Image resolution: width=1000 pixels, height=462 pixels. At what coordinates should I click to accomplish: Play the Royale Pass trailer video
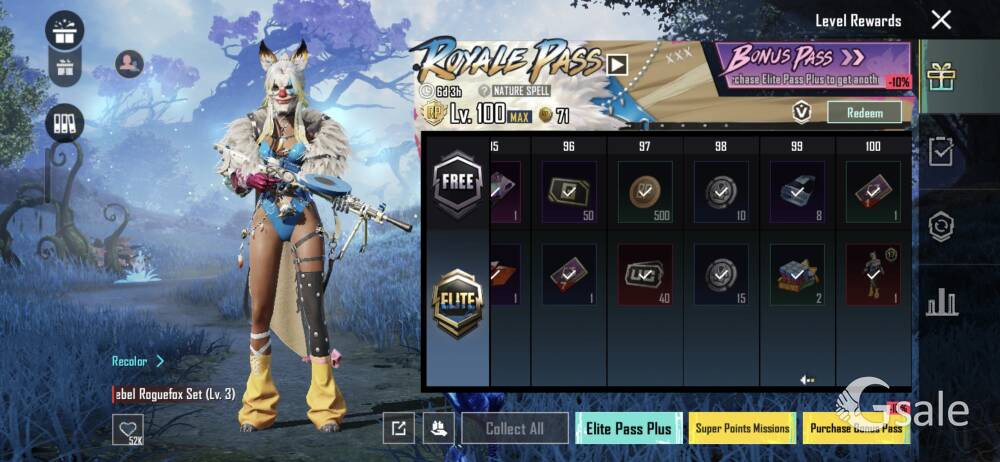click(617, 65)
